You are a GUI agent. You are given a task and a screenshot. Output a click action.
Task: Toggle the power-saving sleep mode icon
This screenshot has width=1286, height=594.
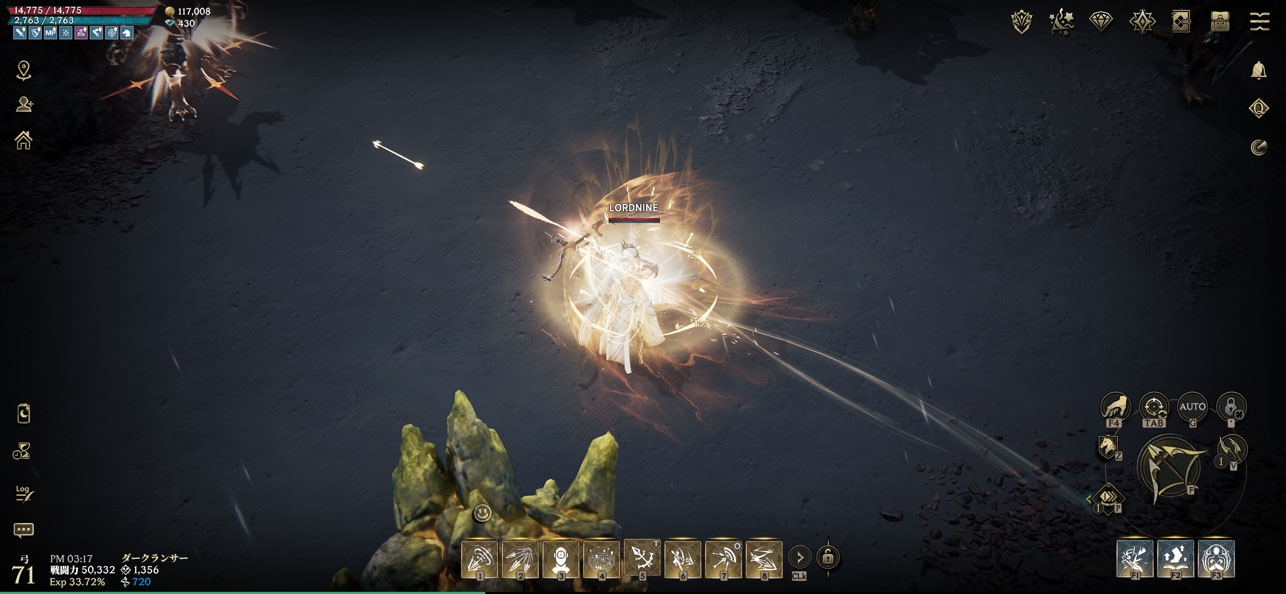coord(24,413)
